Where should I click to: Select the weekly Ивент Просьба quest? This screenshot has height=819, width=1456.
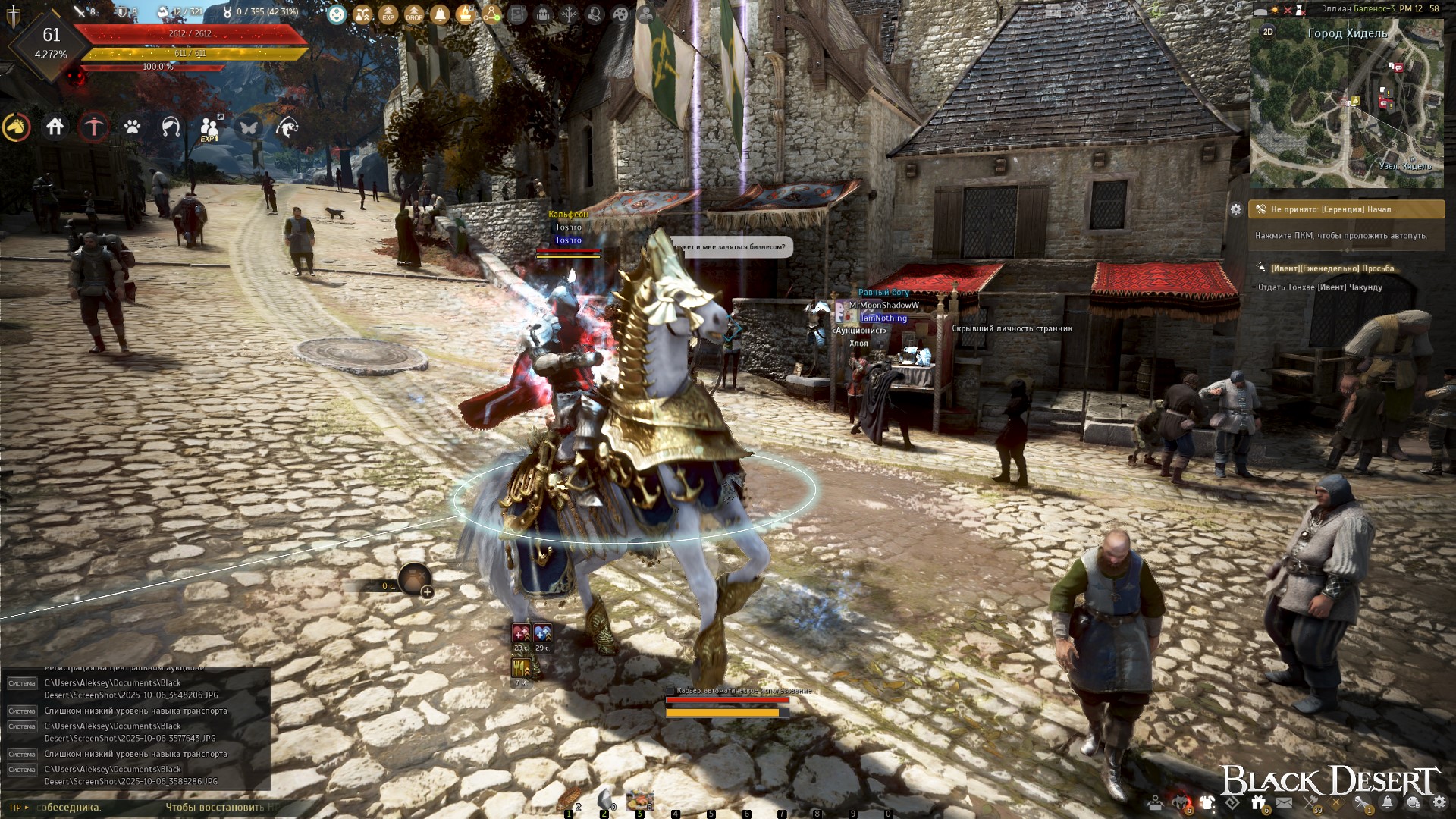[x=1335, y=268]
